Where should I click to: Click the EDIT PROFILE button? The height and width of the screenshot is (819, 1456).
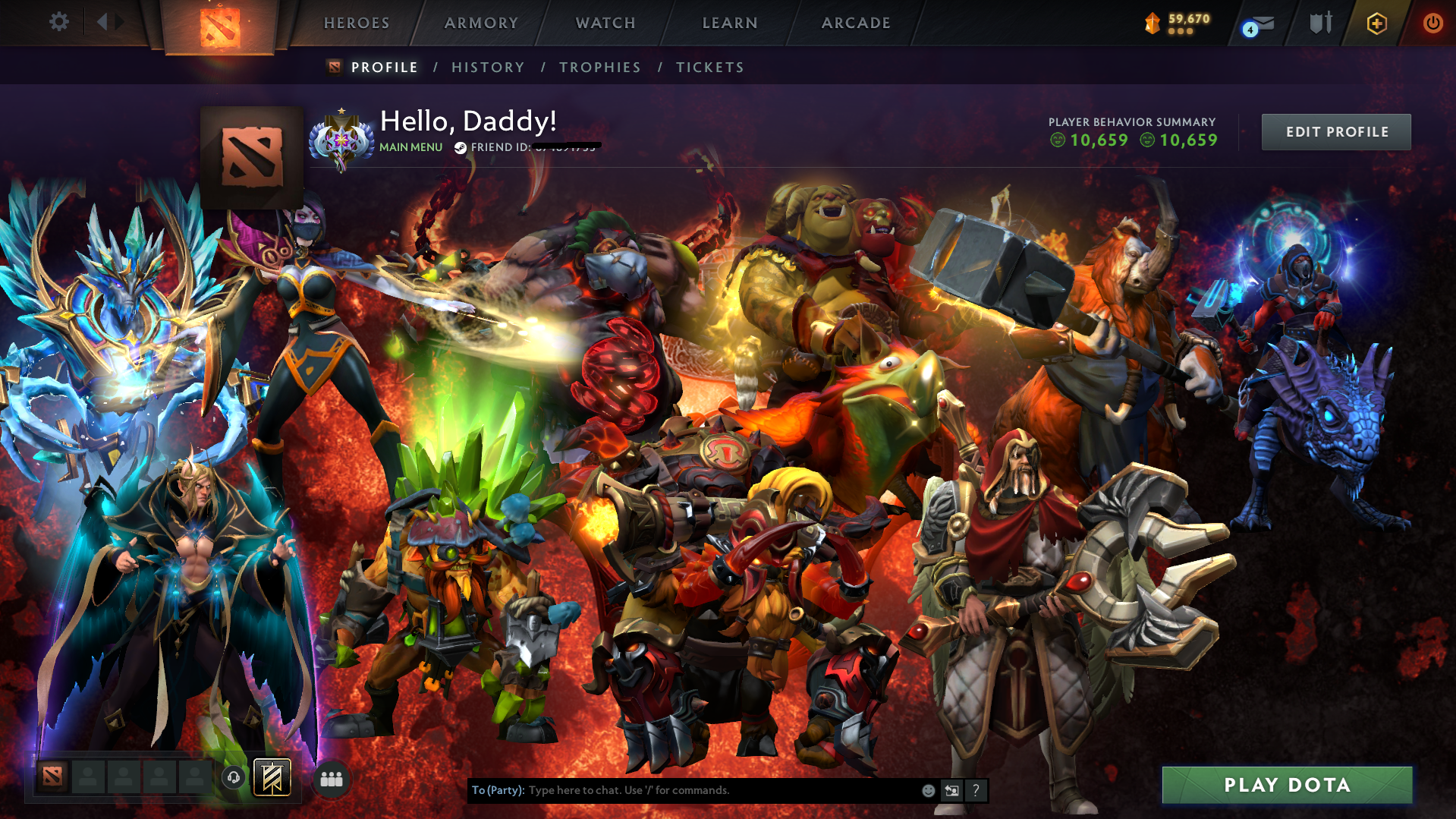pos(1335,131)
